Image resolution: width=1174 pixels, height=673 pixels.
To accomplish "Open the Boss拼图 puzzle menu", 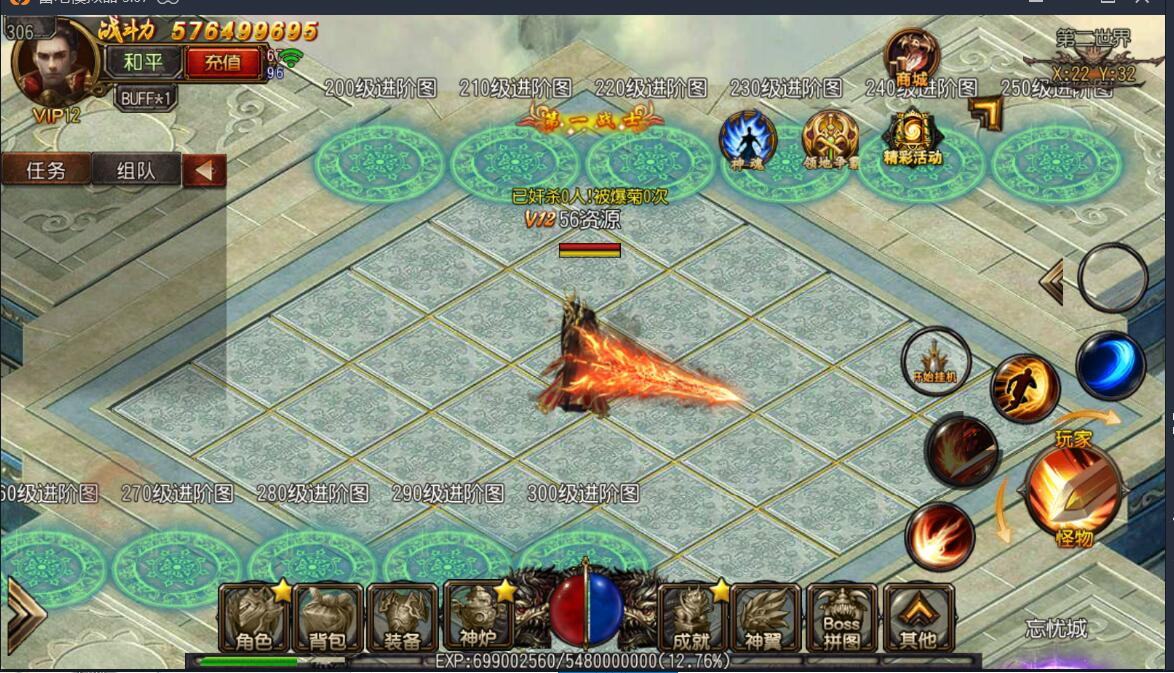I will coord(842,617).
